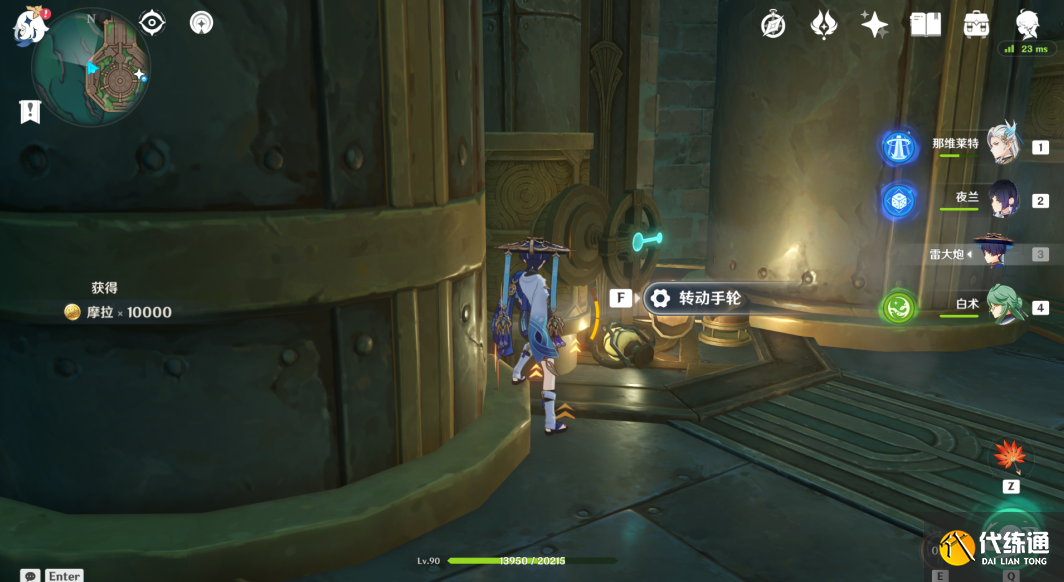Use the red maple leaf gadget
Viewport: 1064px width, 582px height.
pyautogui.click(x=1010, y=456)
